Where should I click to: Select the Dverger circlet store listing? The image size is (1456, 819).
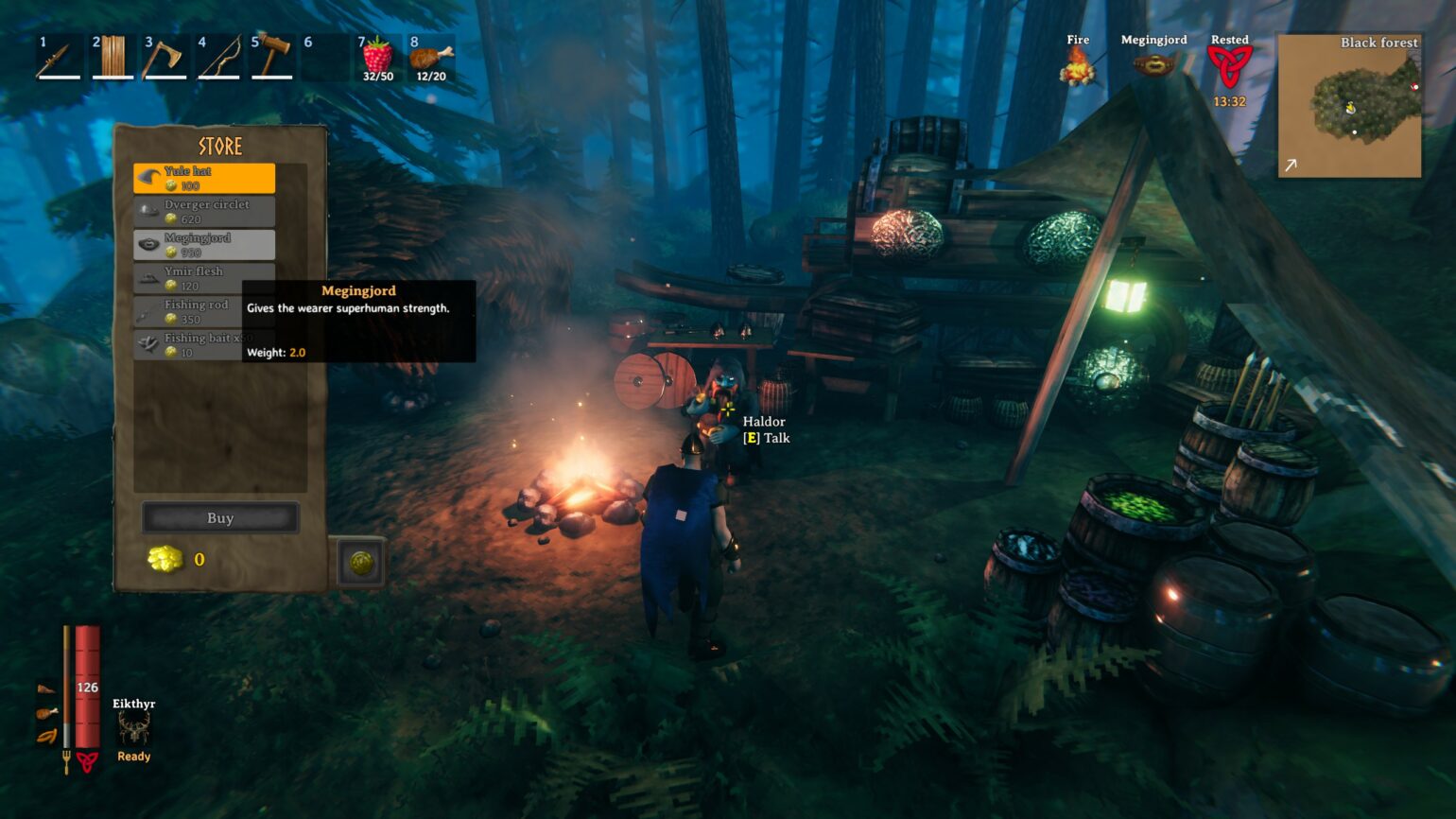click(x=203, y=210)
